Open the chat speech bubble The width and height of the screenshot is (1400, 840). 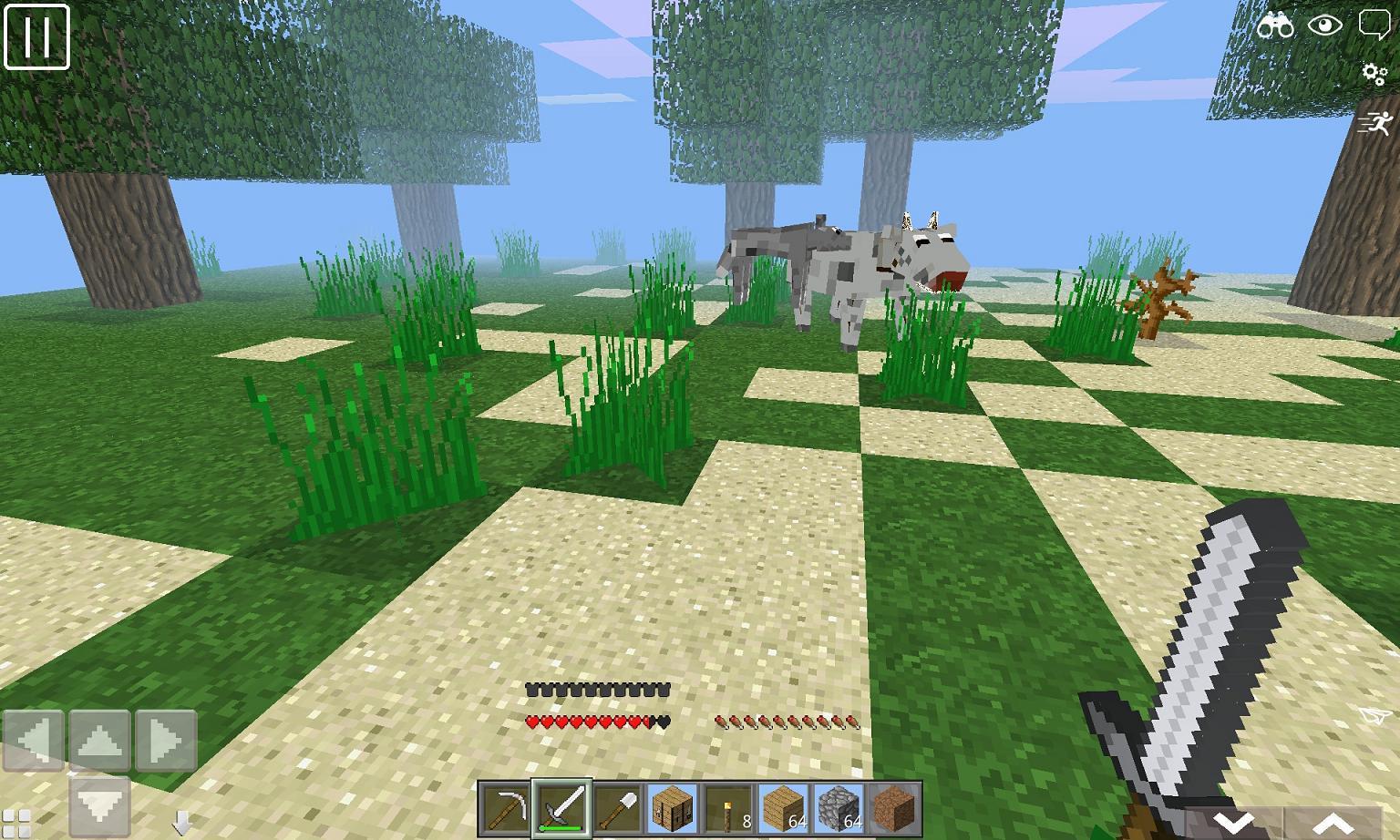point(1373,22)
